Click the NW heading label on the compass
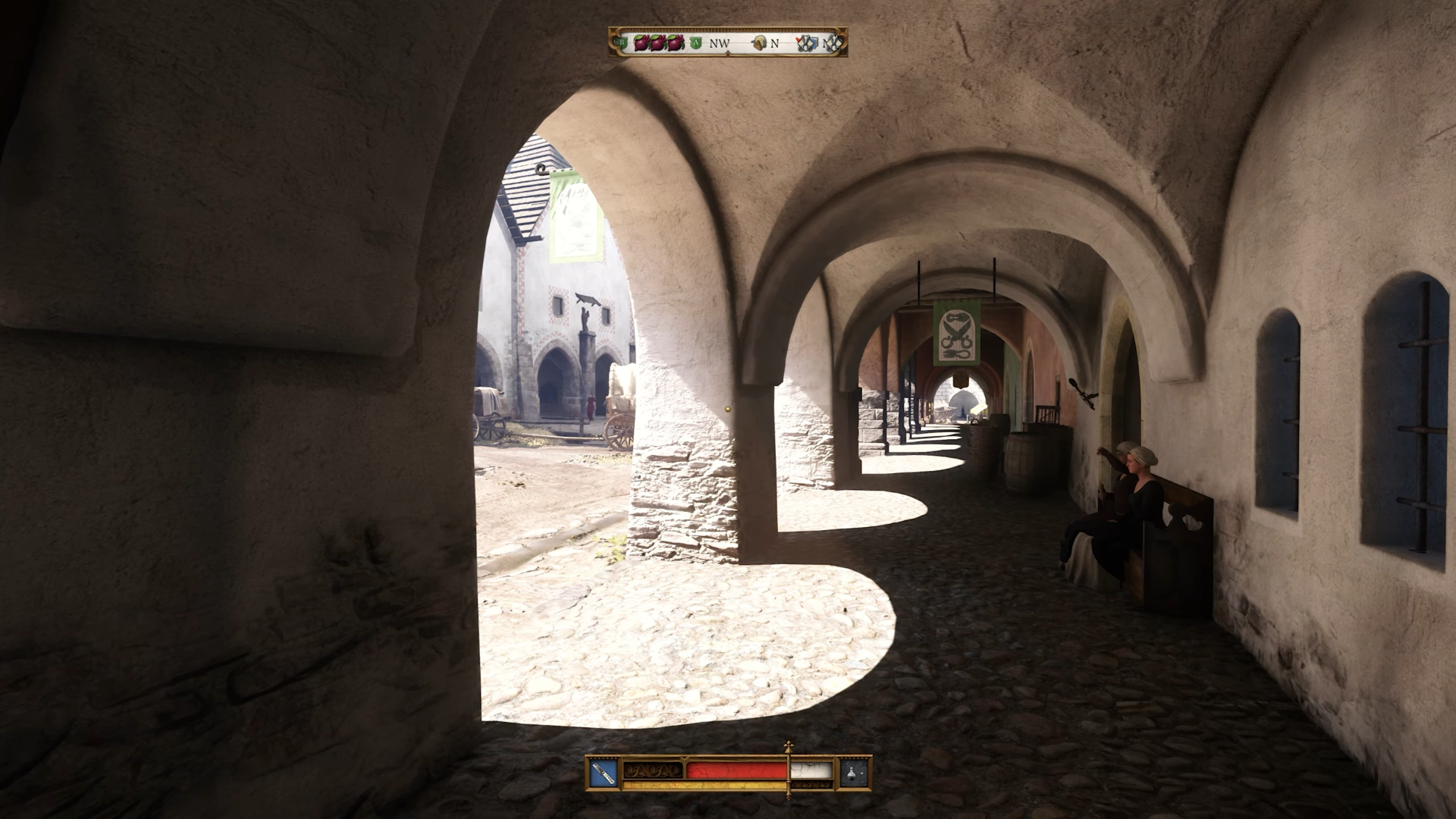This screenshot has height=819, width=1456. [x=719, y=44]
